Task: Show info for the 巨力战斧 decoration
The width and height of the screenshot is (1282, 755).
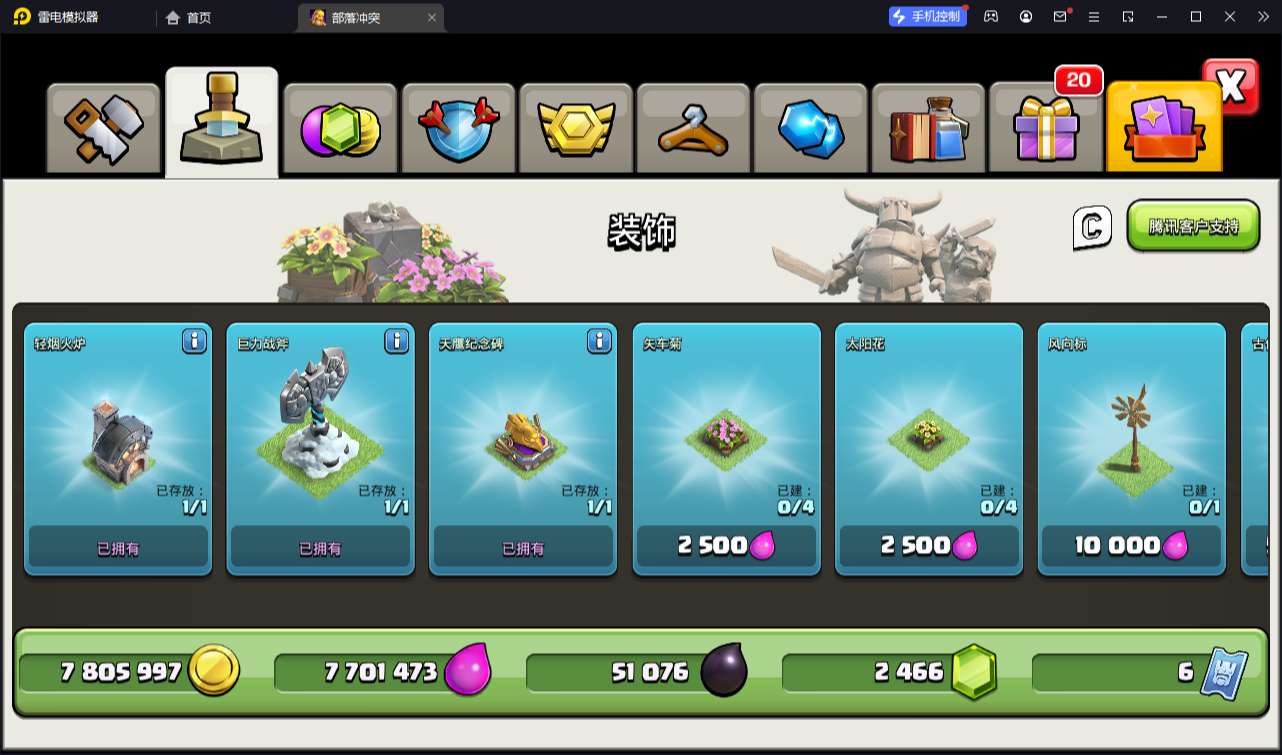Action: click(396, 342)
